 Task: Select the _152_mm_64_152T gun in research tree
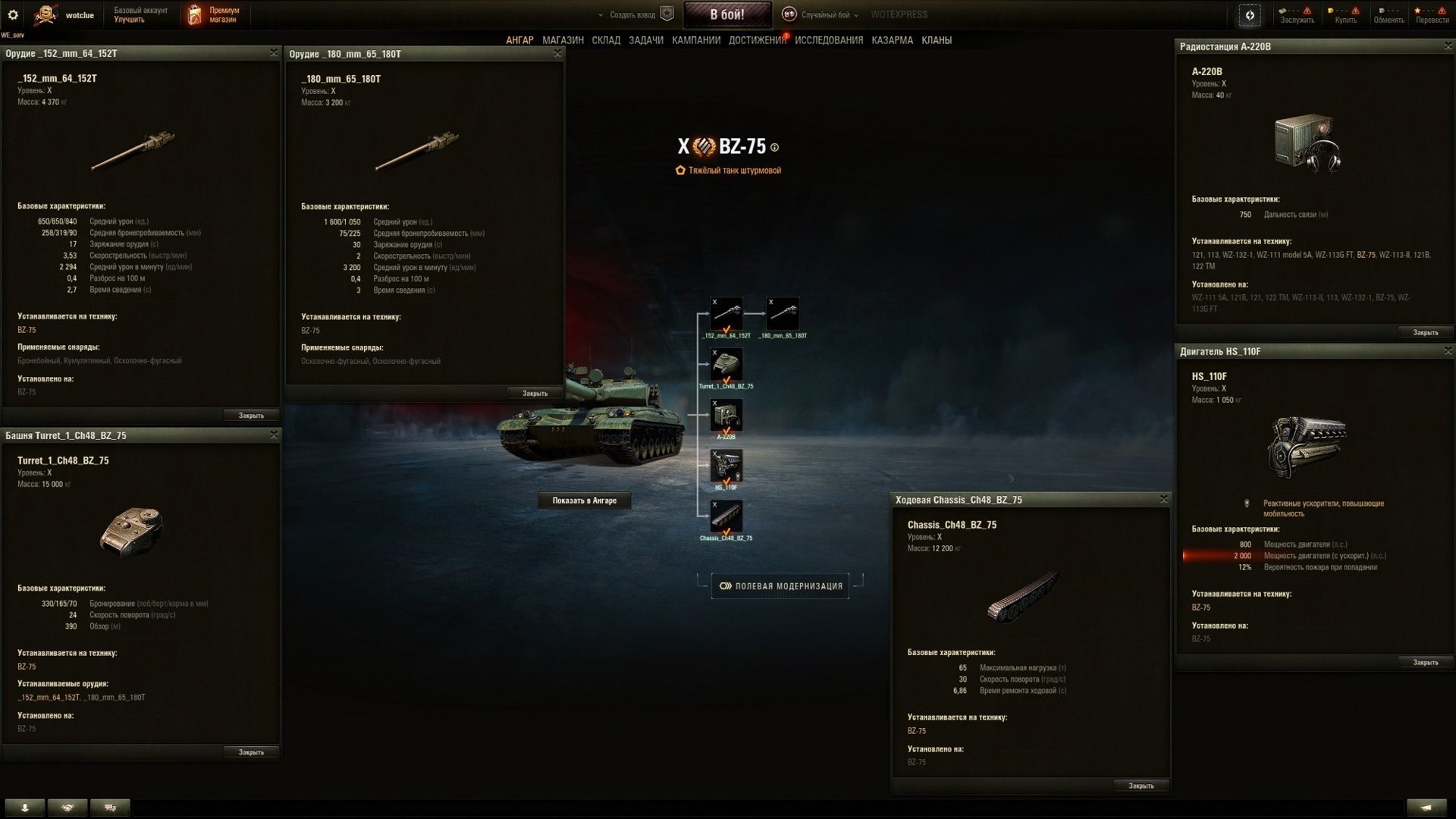click(726, 312)
